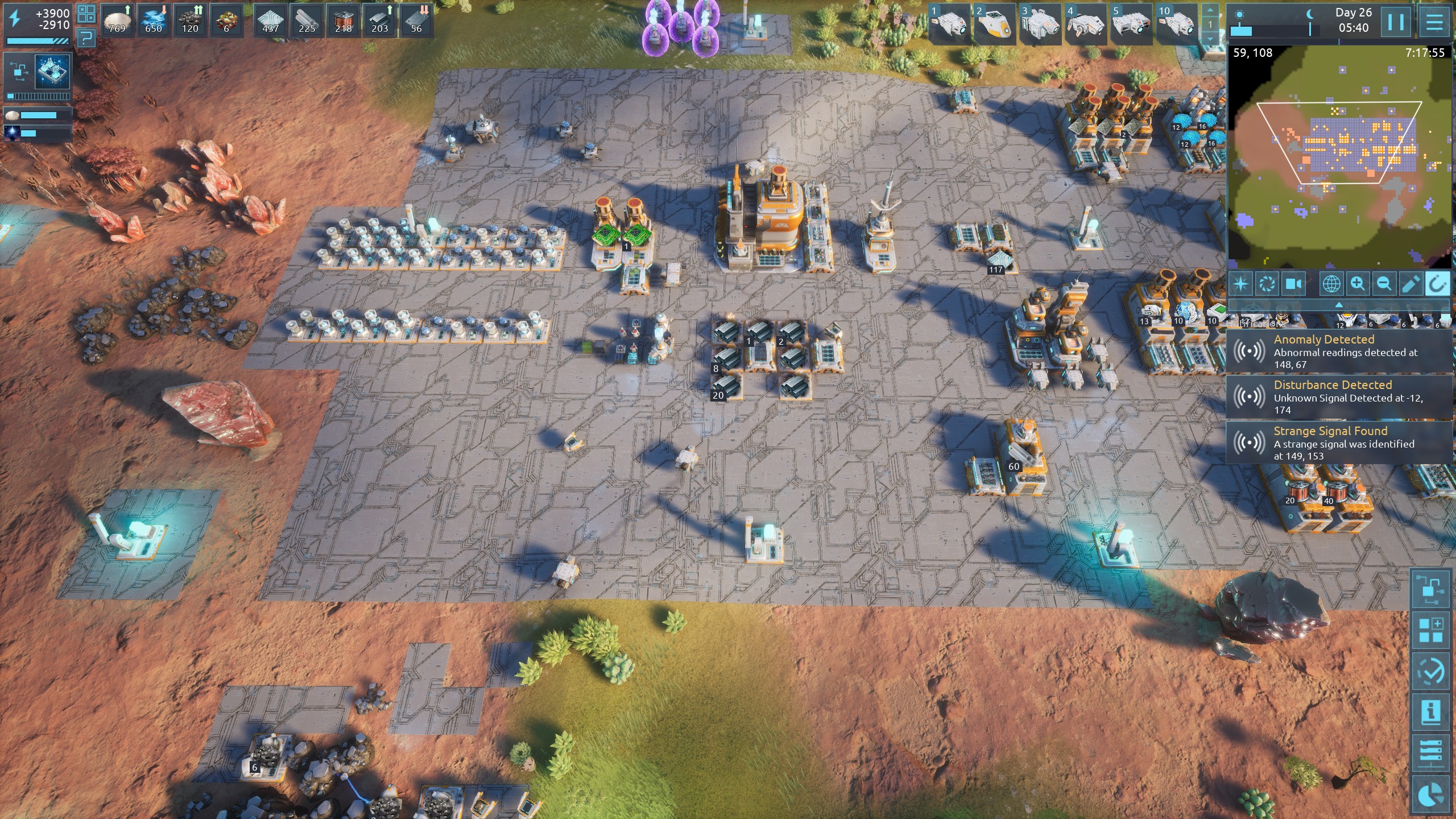The image size is (1456, 819).
Task: Open the current research project thumbnail
Action: coord(52,72)
